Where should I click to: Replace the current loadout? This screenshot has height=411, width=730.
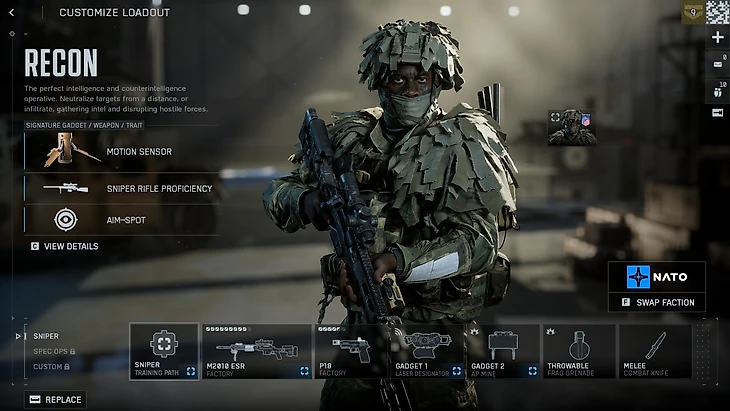pyautogui.click(x=56, y=399)
